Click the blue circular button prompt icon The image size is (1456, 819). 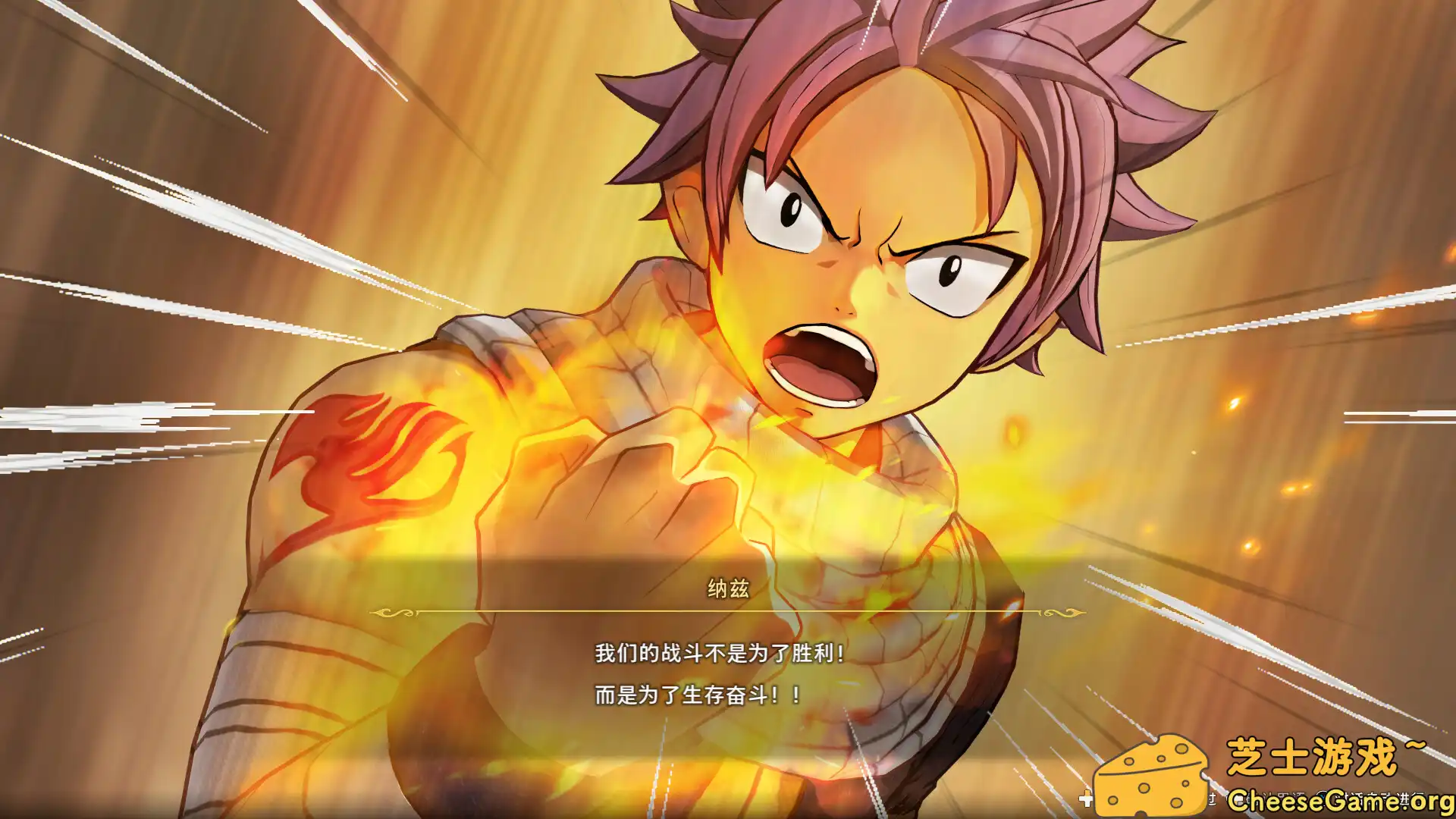[x=1323, y=796]
